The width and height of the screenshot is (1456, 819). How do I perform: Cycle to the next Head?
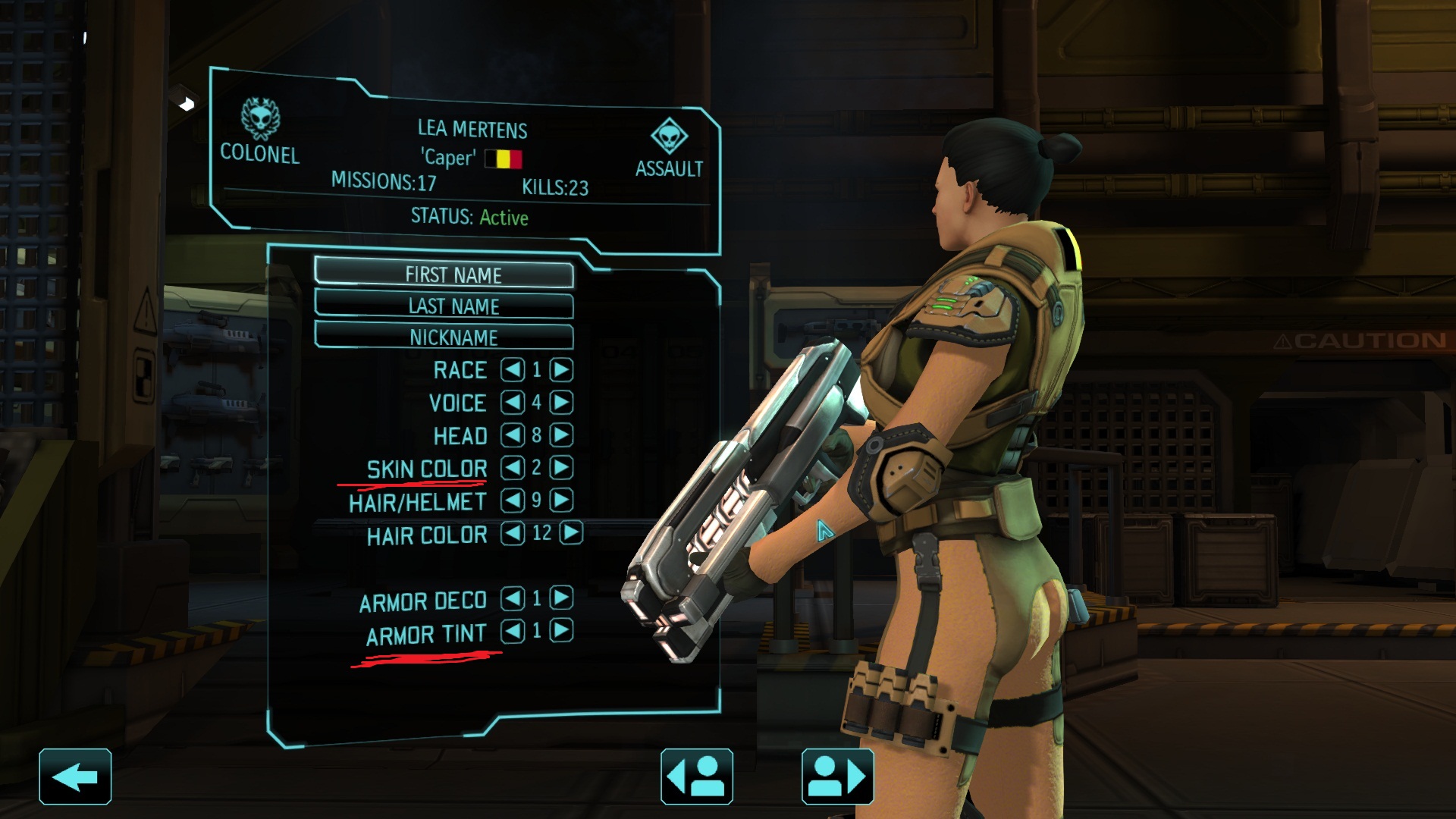pos(561,435)
